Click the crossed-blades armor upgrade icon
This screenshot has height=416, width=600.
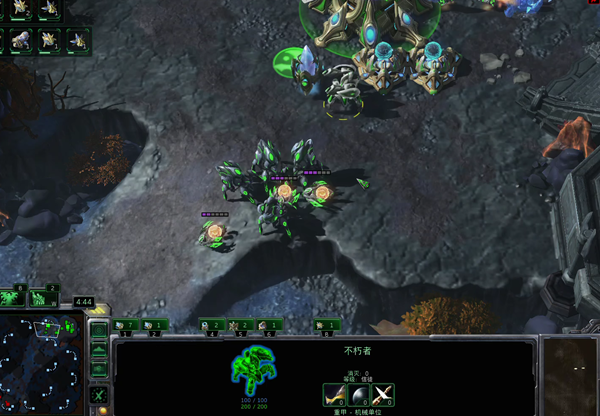[382, 395]
